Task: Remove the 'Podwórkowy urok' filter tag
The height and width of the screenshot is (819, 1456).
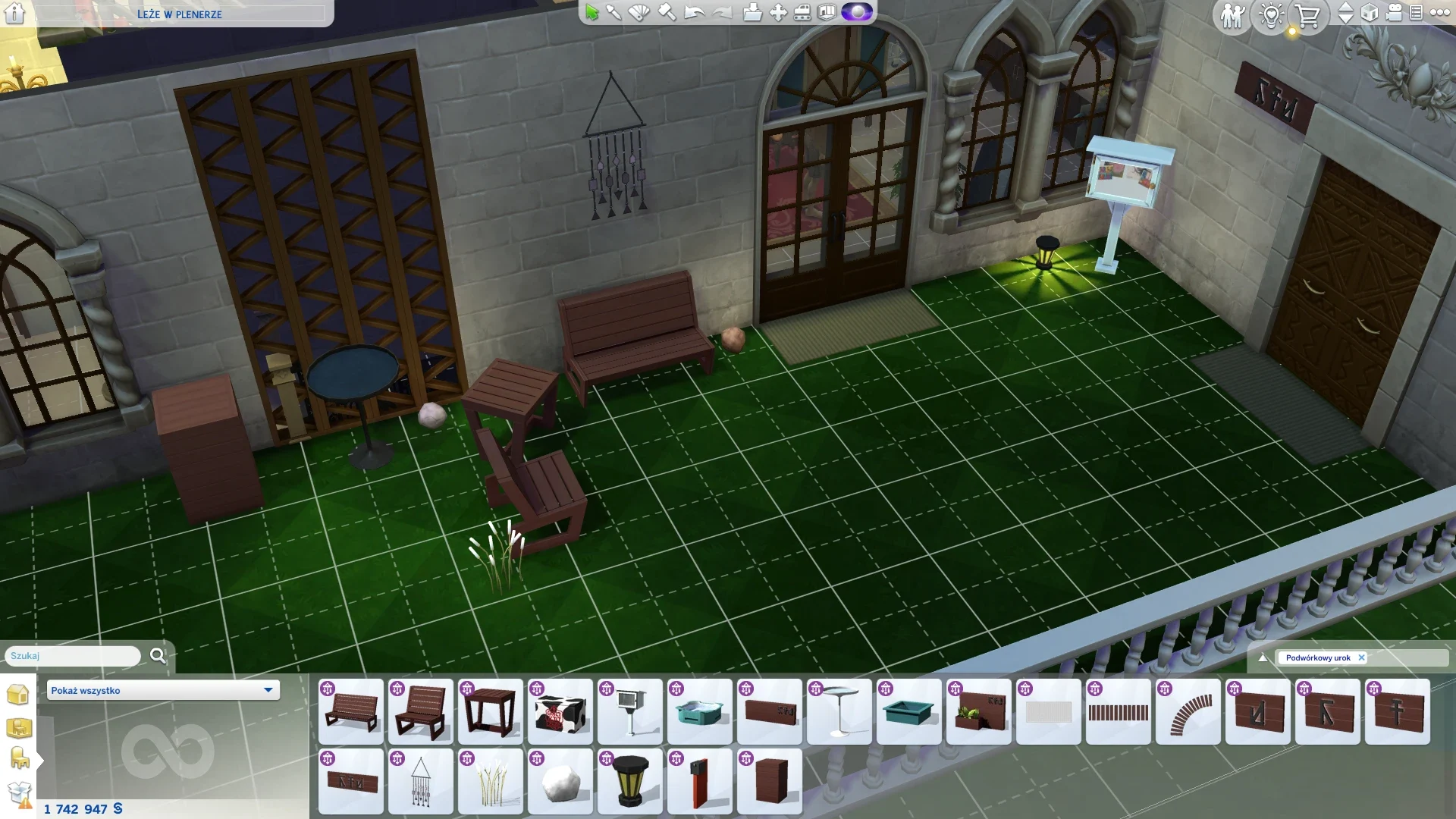Action: [1362, 657]
